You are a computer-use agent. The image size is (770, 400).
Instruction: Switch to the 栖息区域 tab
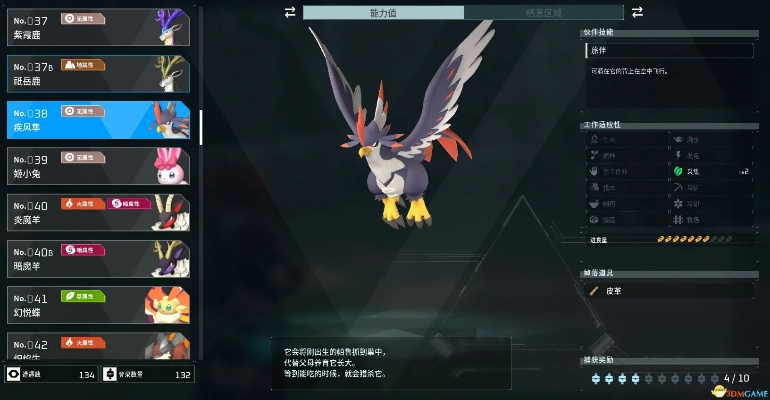(543, 12)
